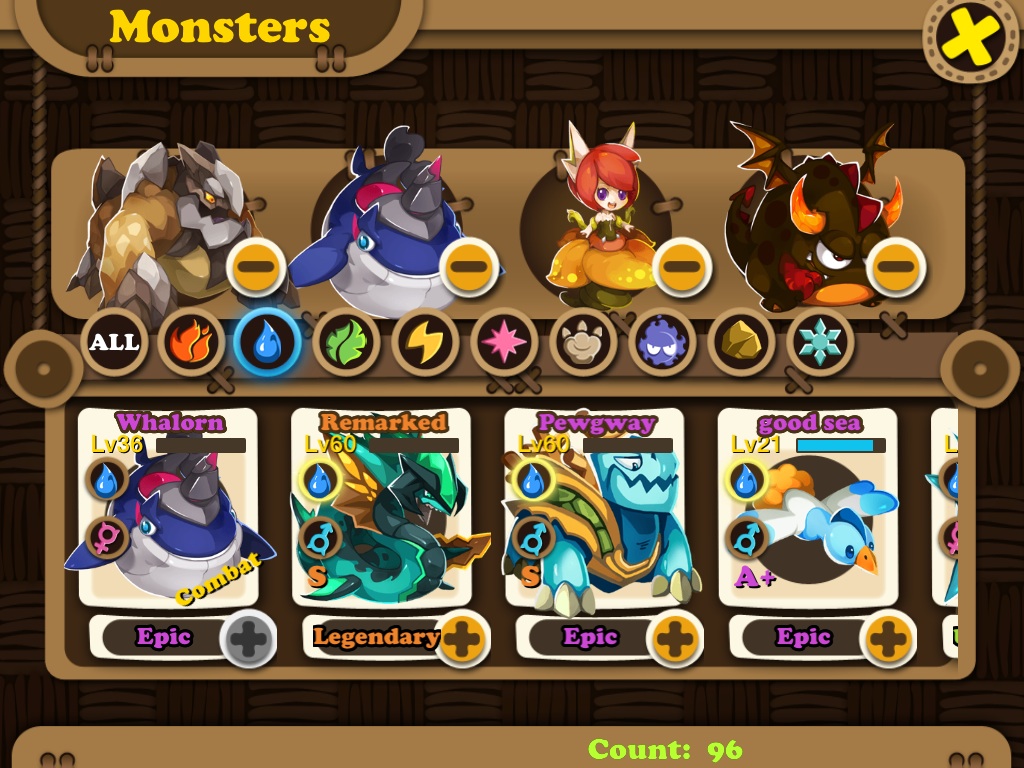Filter monsters by fire element

click(190, 342)
